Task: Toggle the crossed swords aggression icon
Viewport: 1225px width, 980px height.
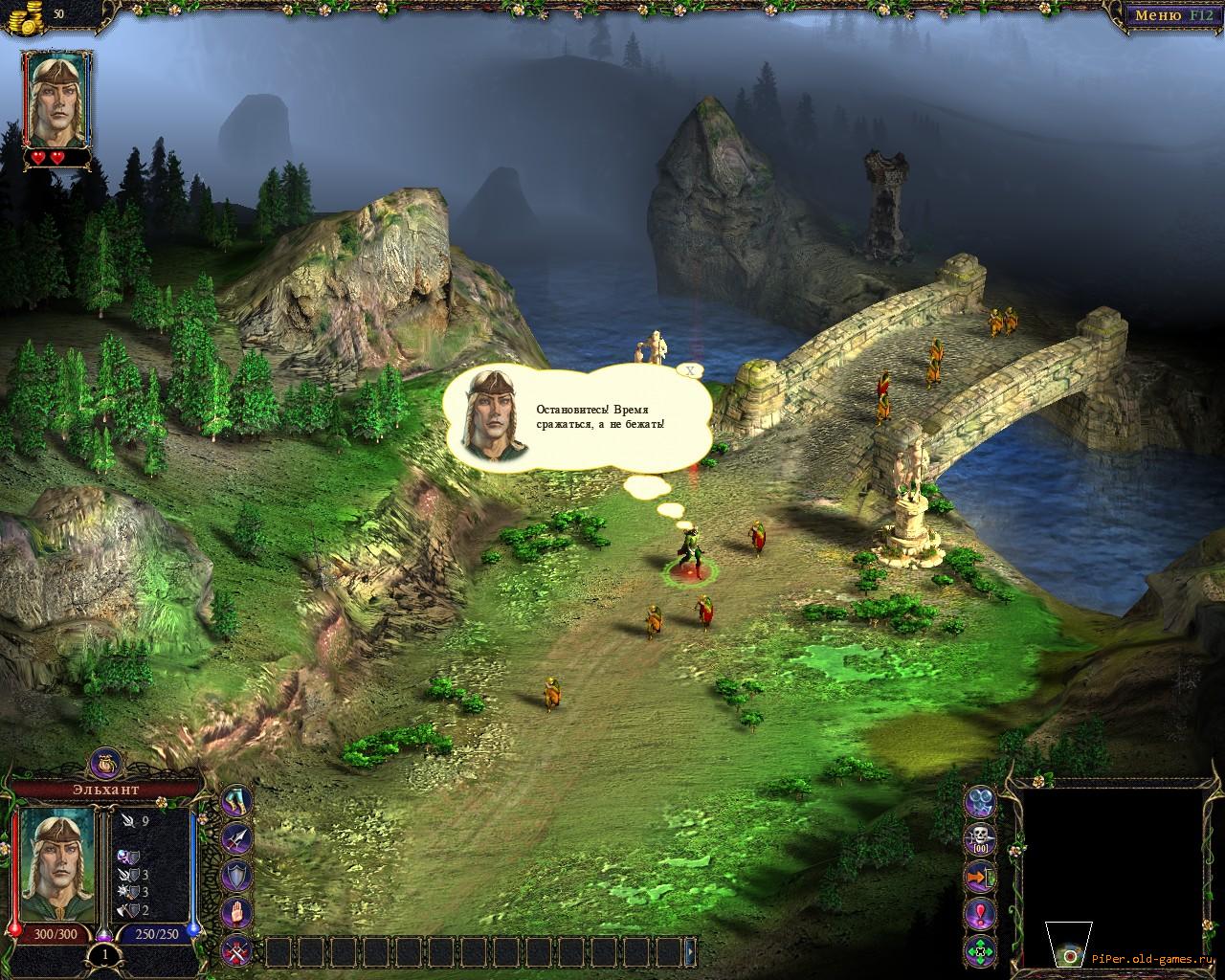Action: (x=236, y=950)
